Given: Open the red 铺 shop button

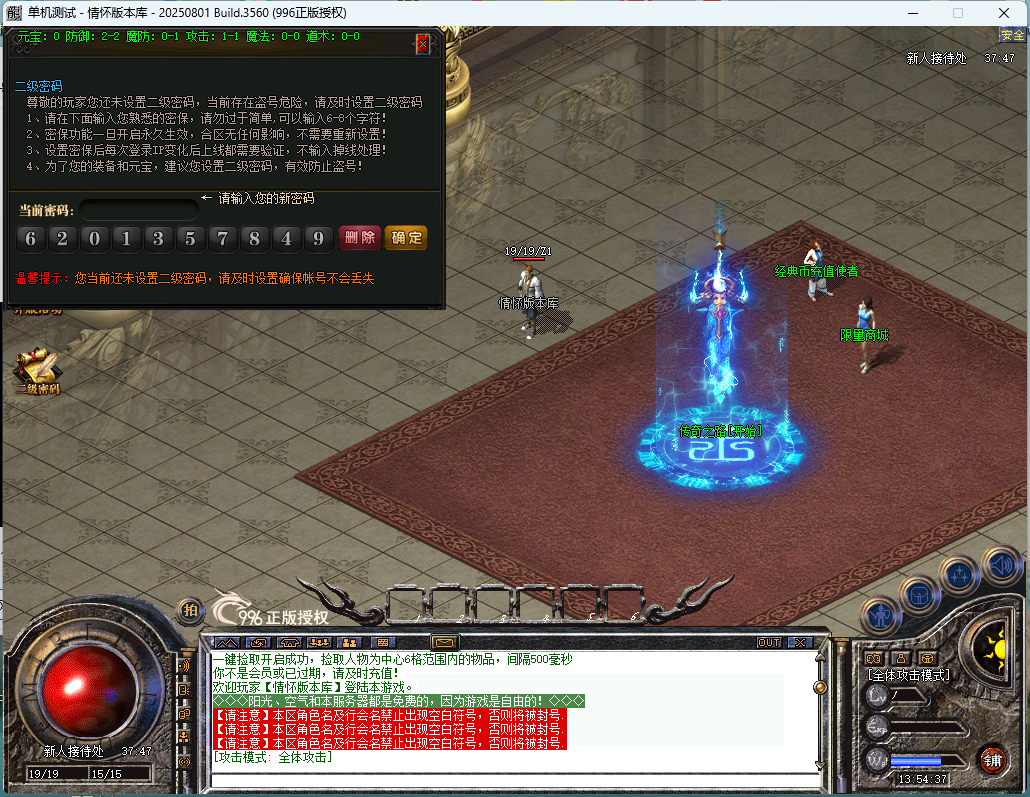Looking at the screenshot, I should [992, 758].
